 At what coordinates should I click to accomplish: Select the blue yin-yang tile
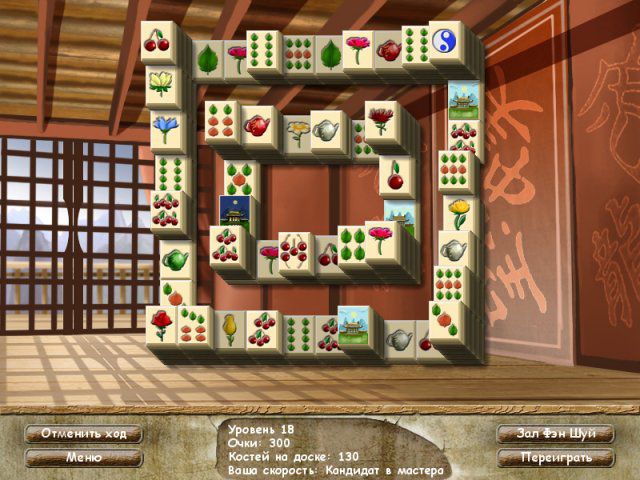point(446,40)
